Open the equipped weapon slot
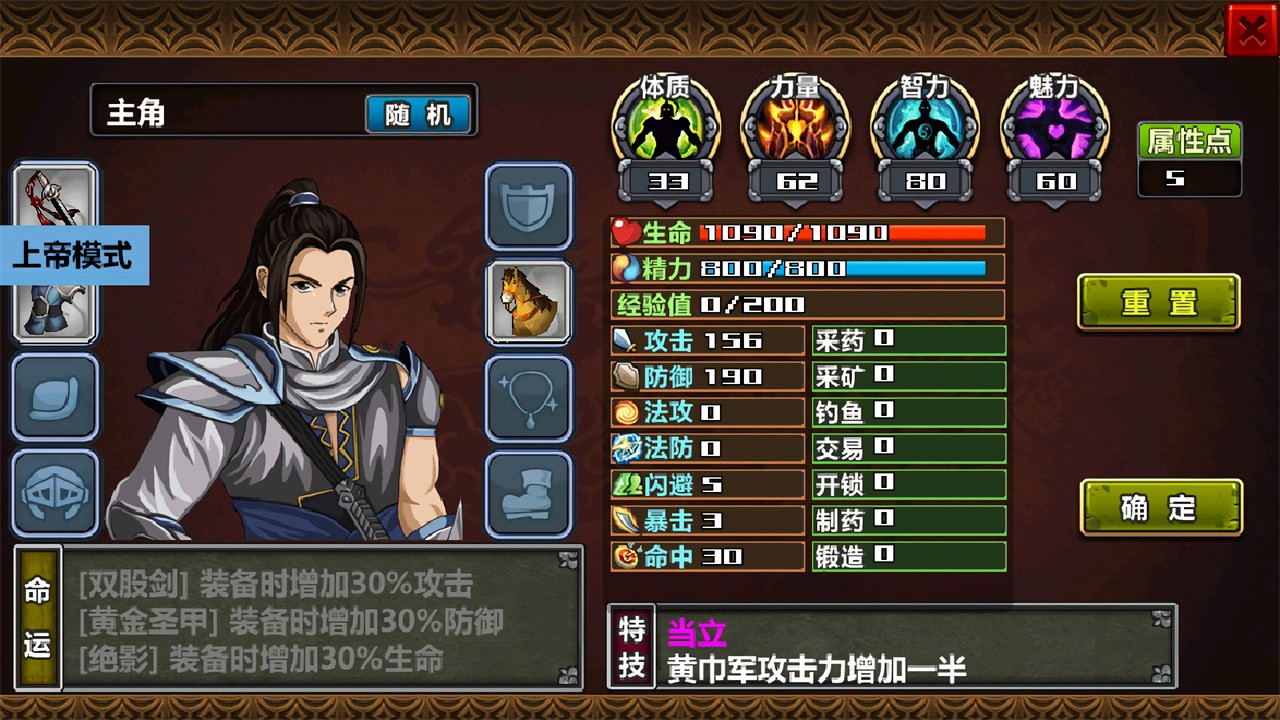Image resolution: width=1280 pixels, height=720 pixels. point(55,193)
